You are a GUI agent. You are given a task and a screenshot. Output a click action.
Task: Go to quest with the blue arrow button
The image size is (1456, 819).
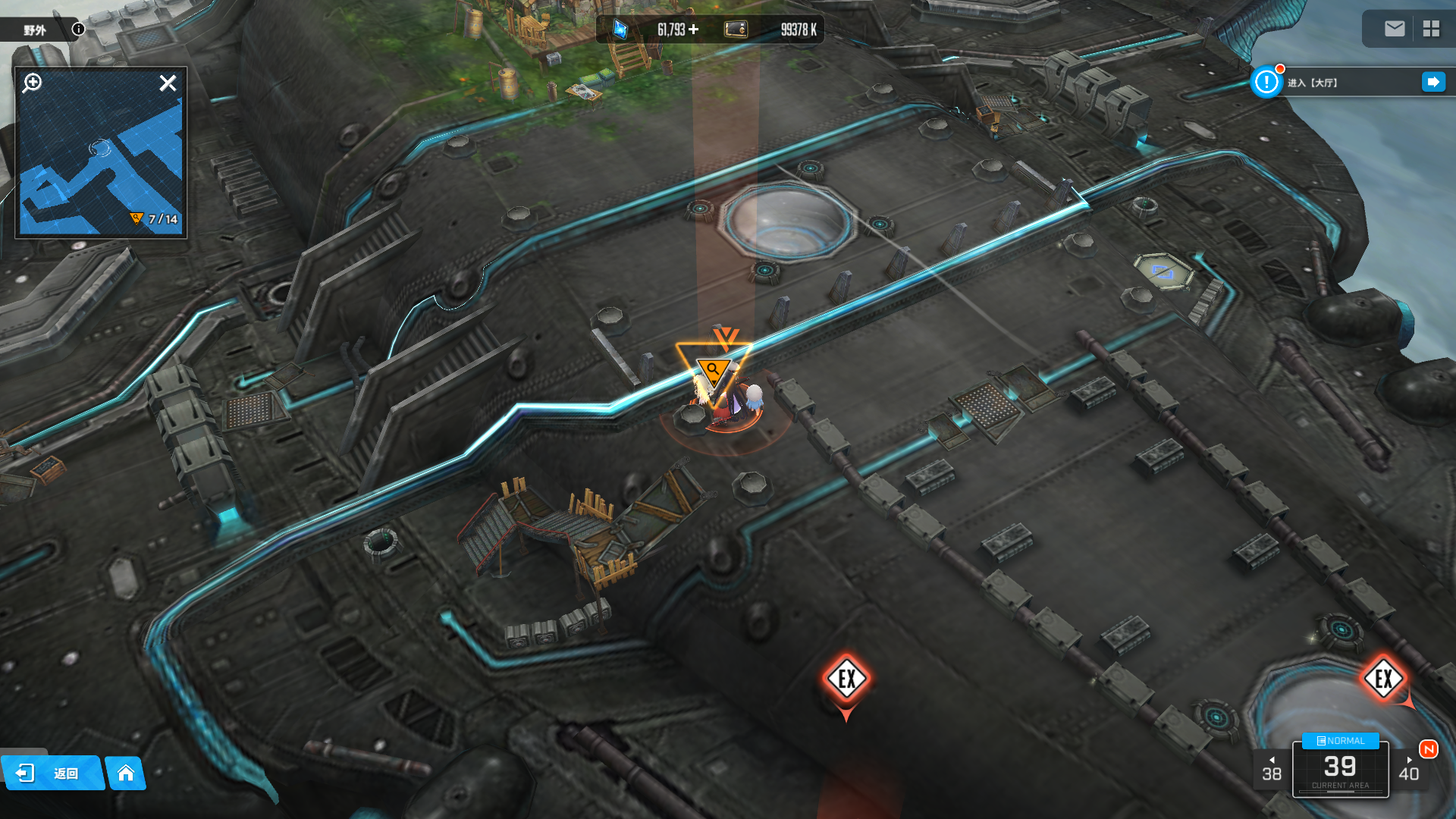point(1433,82)
